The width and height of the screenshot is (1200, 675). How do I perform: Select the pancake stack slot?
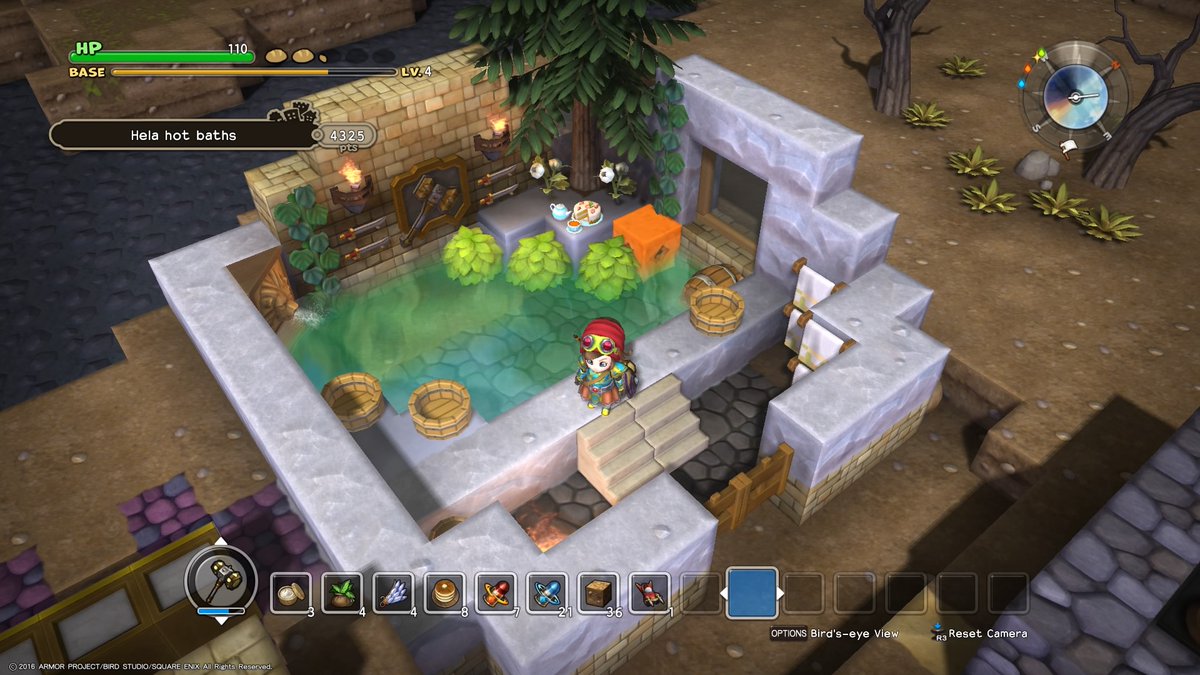point(444,592)
